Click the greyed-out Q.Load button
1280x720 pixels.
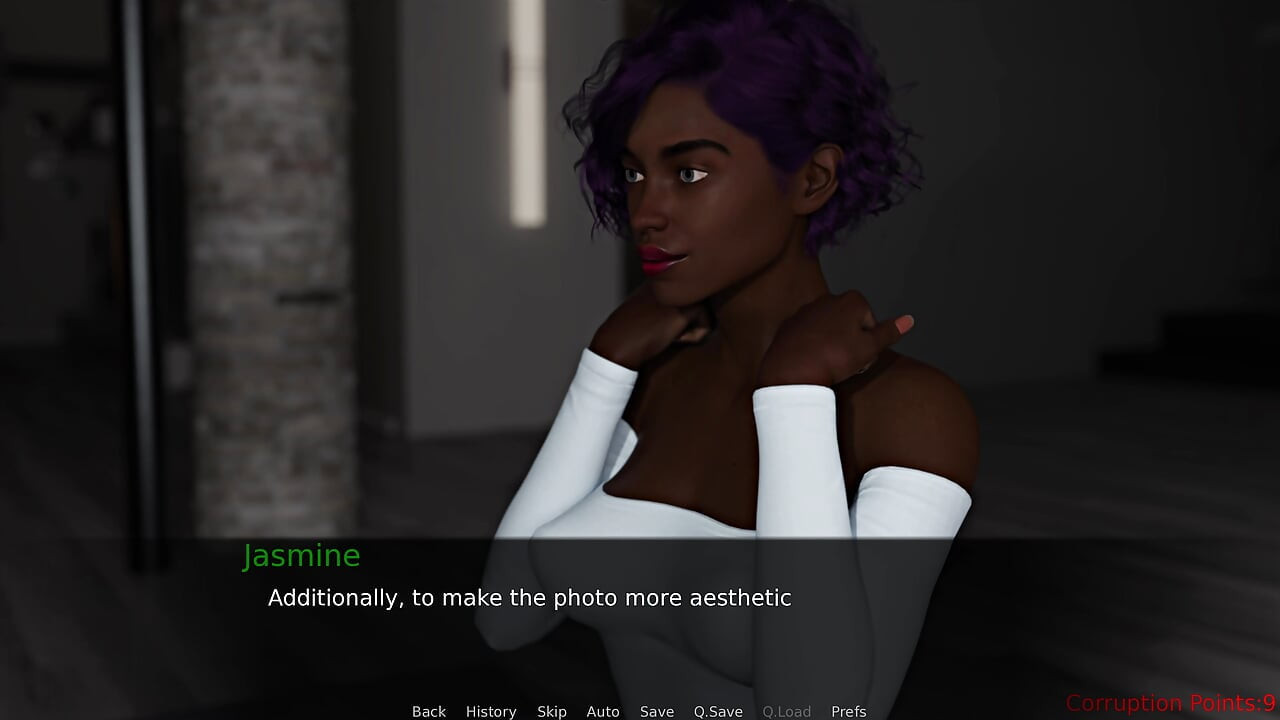click(x=787, y=711)
